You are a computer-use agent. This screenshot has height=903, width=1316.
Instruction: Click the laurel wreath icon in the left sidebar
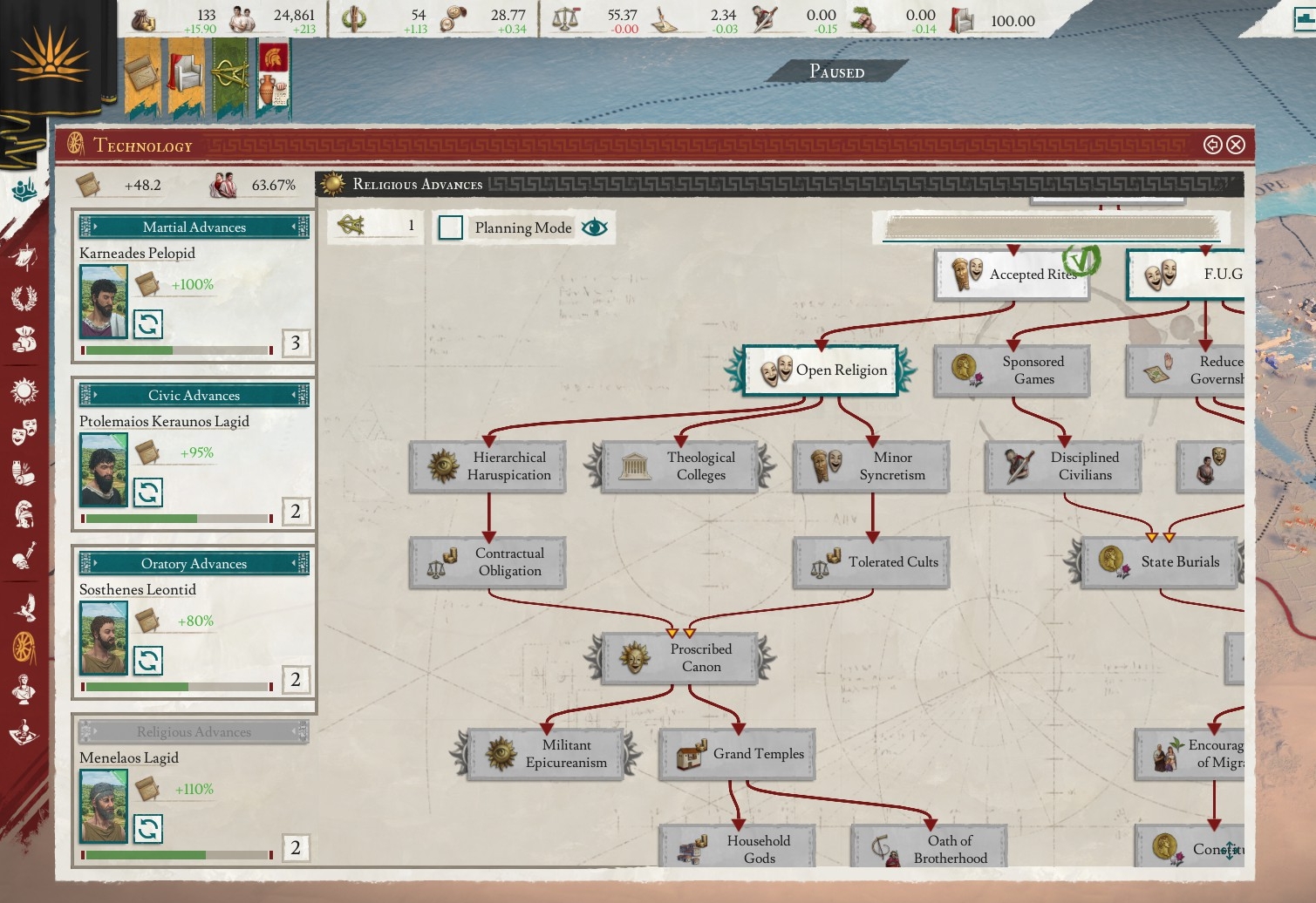tap(26, 297)
